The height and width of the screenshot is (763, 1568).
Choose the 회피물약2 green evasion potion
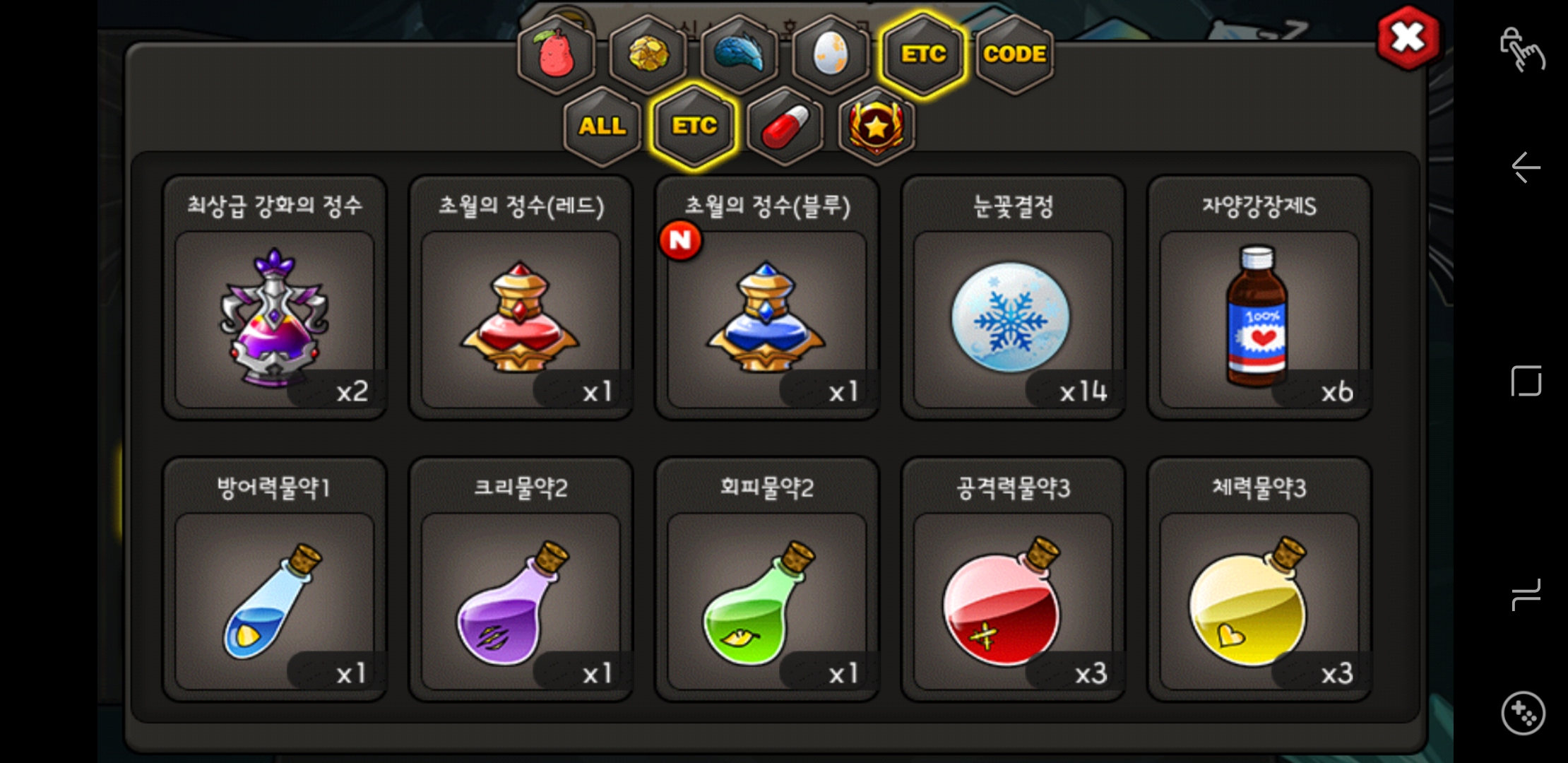click(766, 601)
